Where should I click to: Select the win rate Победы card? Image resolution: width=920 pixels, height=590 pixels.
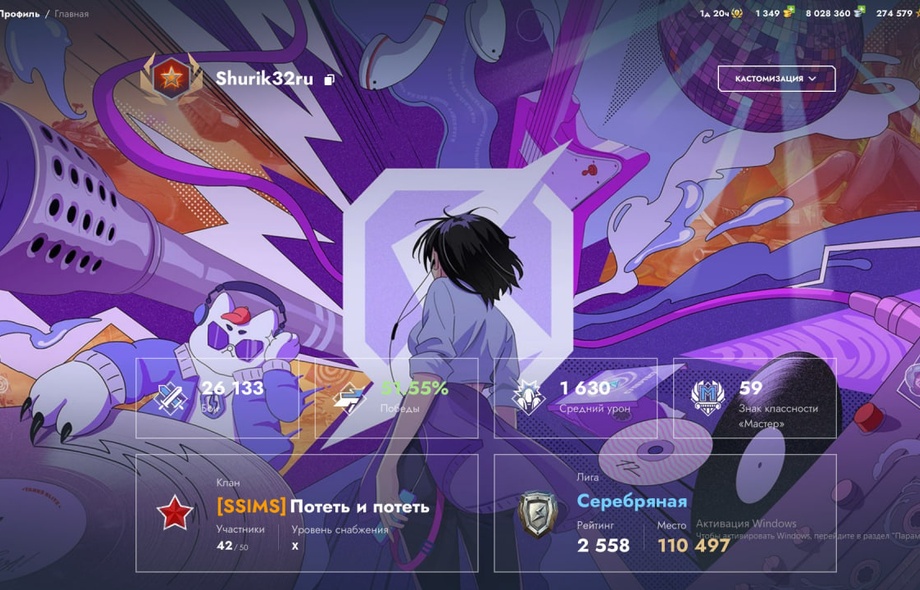tap(397, 398)
